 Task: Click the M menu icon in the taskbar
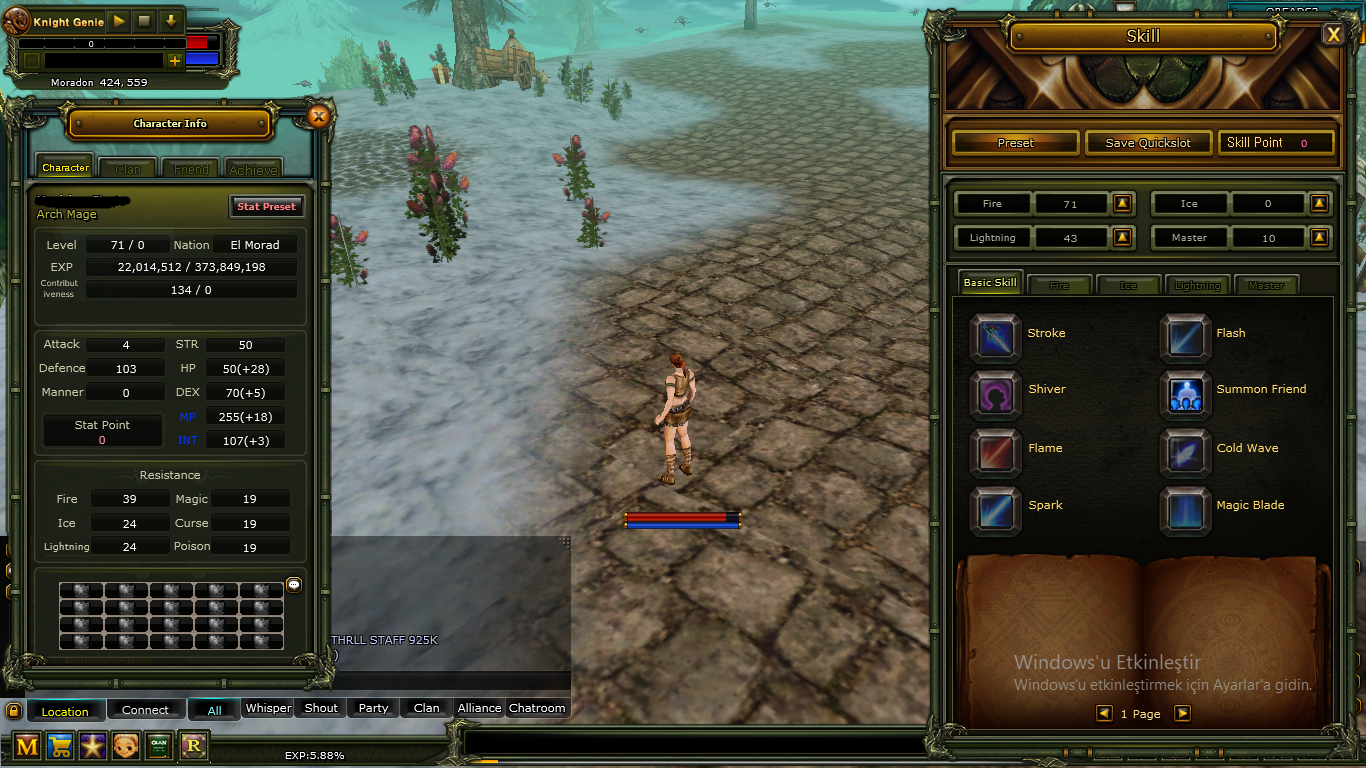point(26,746)
